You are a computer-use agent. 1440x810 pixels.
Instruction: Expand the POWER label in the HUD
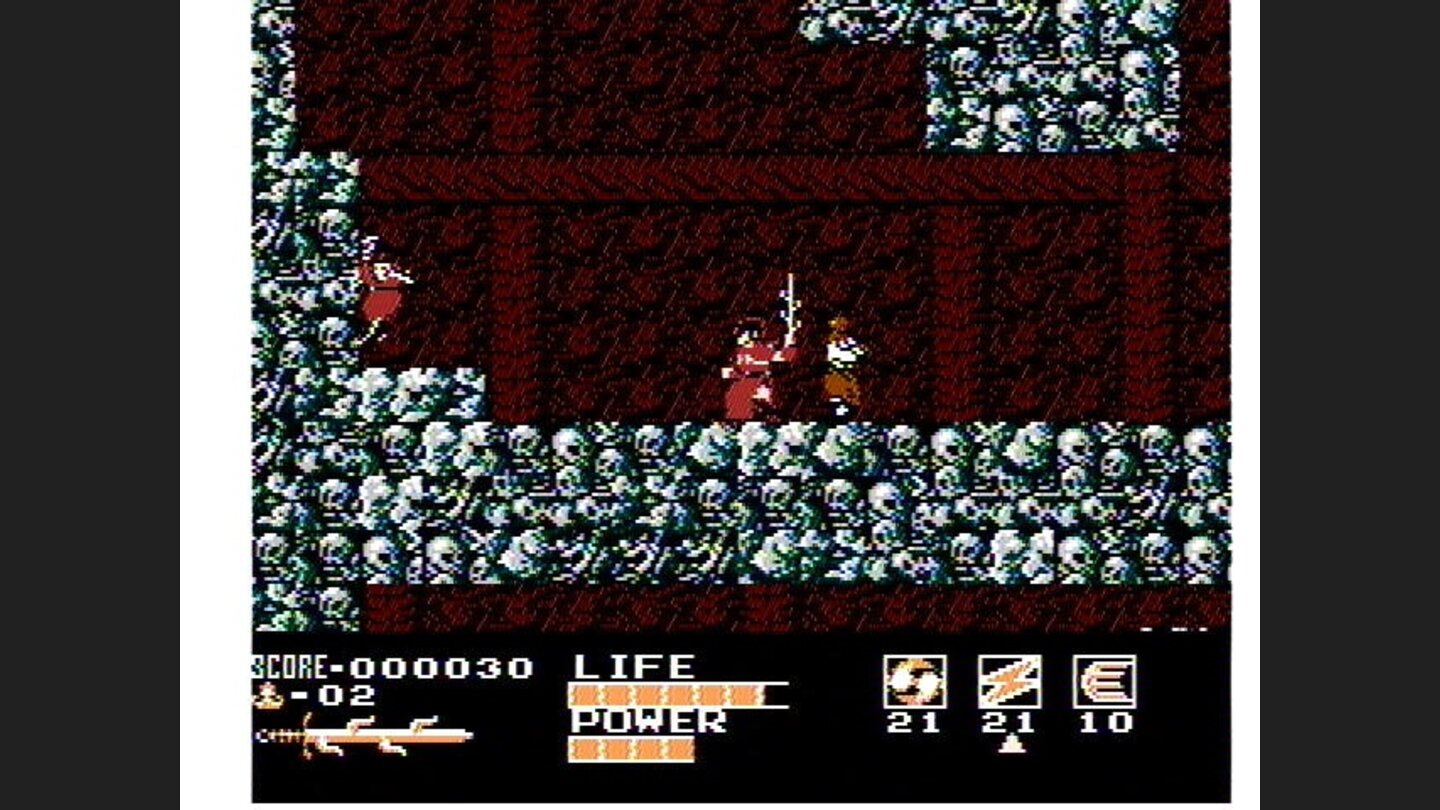point(648,720)
